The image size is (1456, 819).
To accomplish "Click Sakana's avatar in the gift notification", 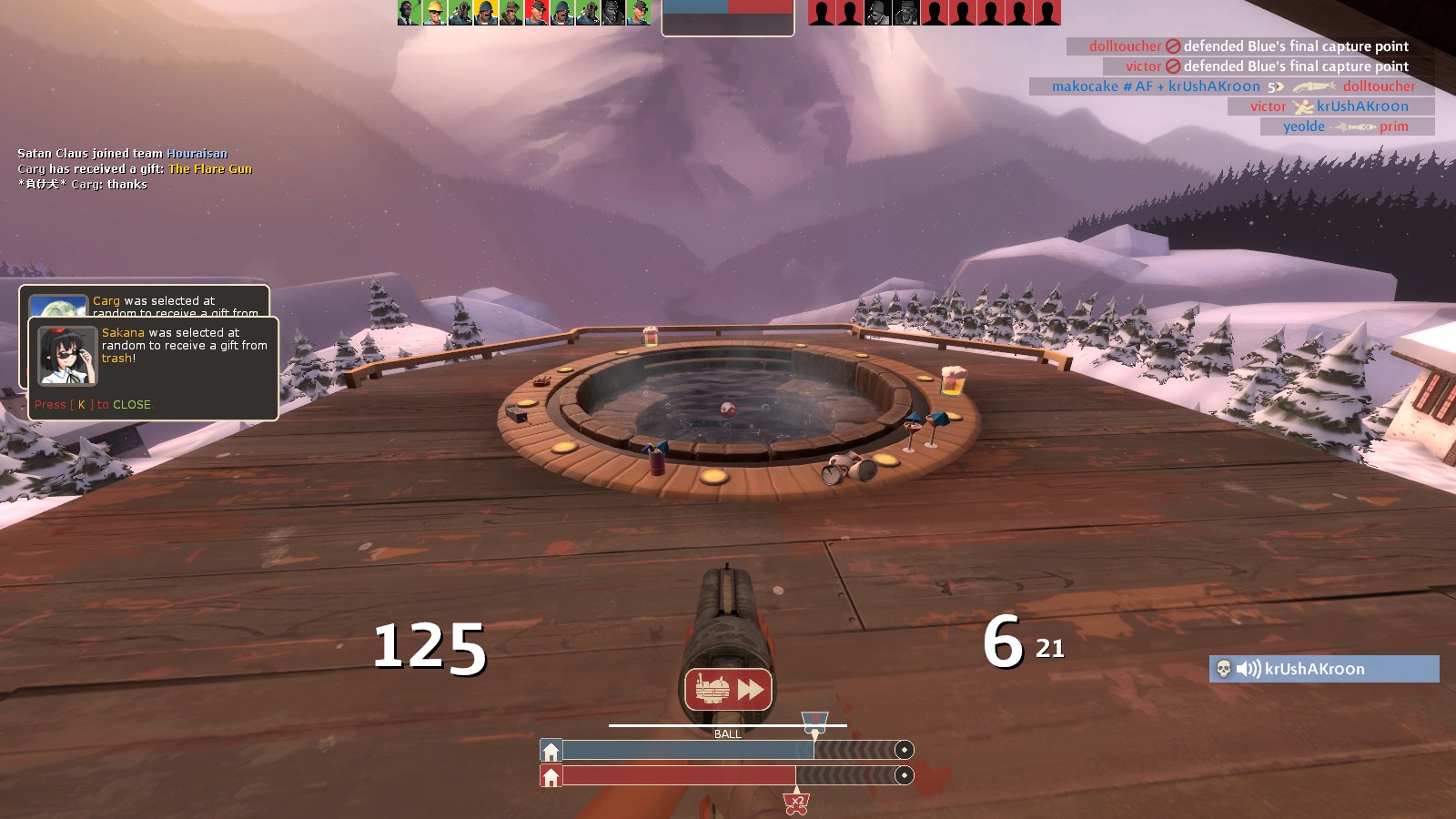I will tap(67, 355).
